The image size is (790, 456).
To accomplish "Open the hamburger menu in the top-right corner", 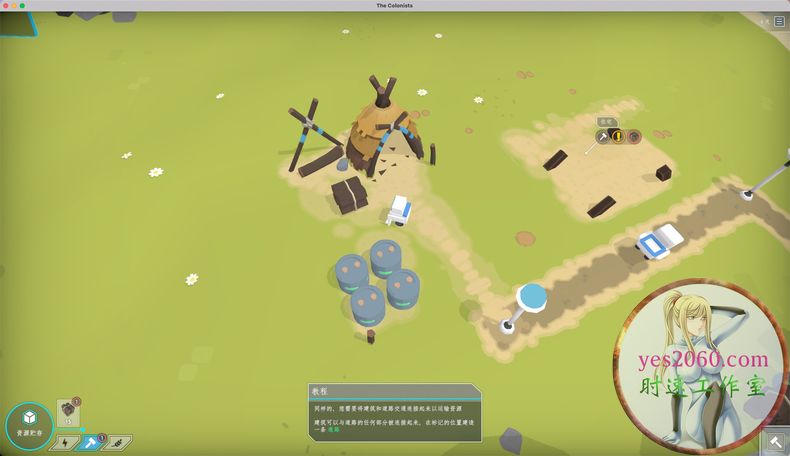I will pyautogui.click(x=779, y=21).
